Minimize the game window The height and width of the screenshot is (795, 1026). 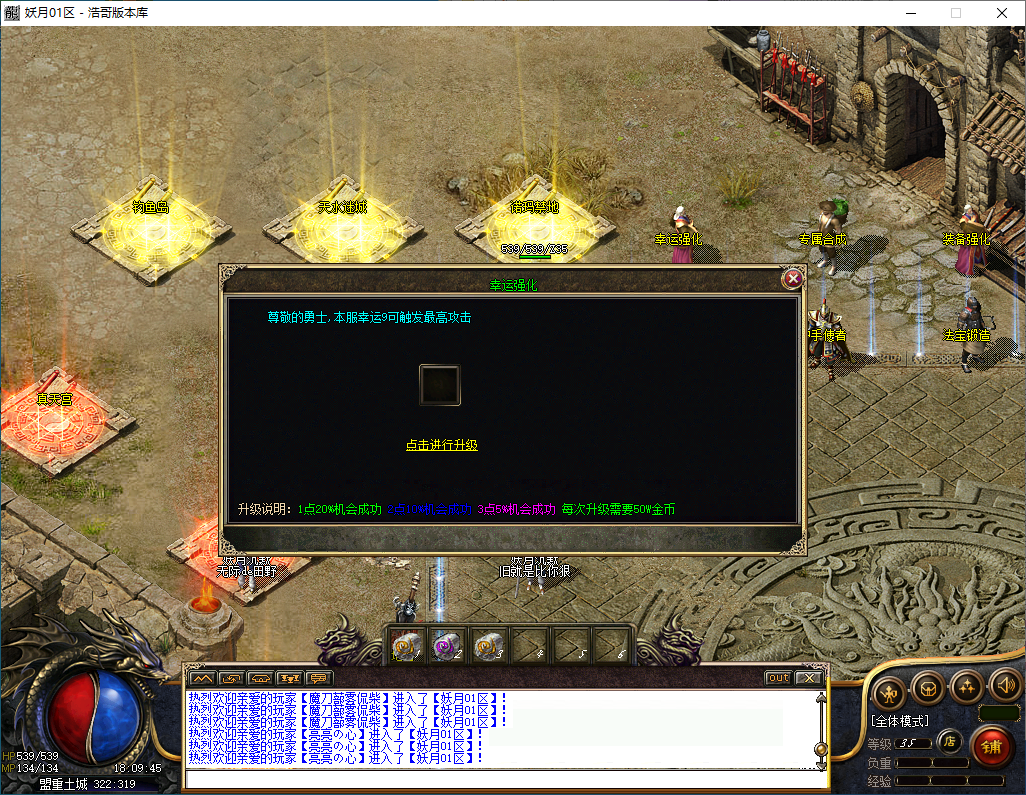click(x=910, y=13)
